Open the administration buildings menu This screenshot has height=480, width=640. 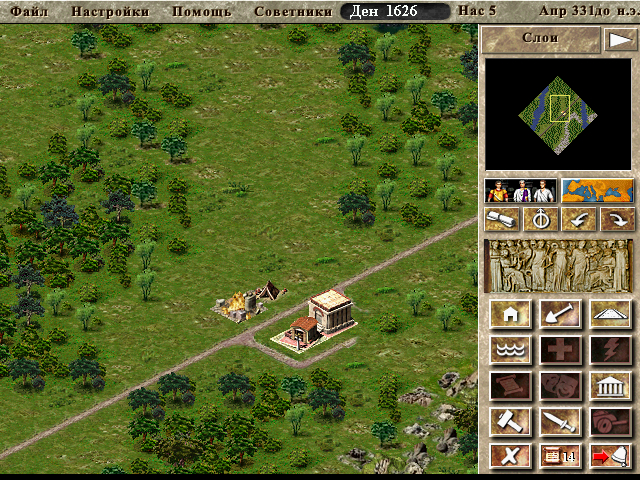[x=609, y=385]
